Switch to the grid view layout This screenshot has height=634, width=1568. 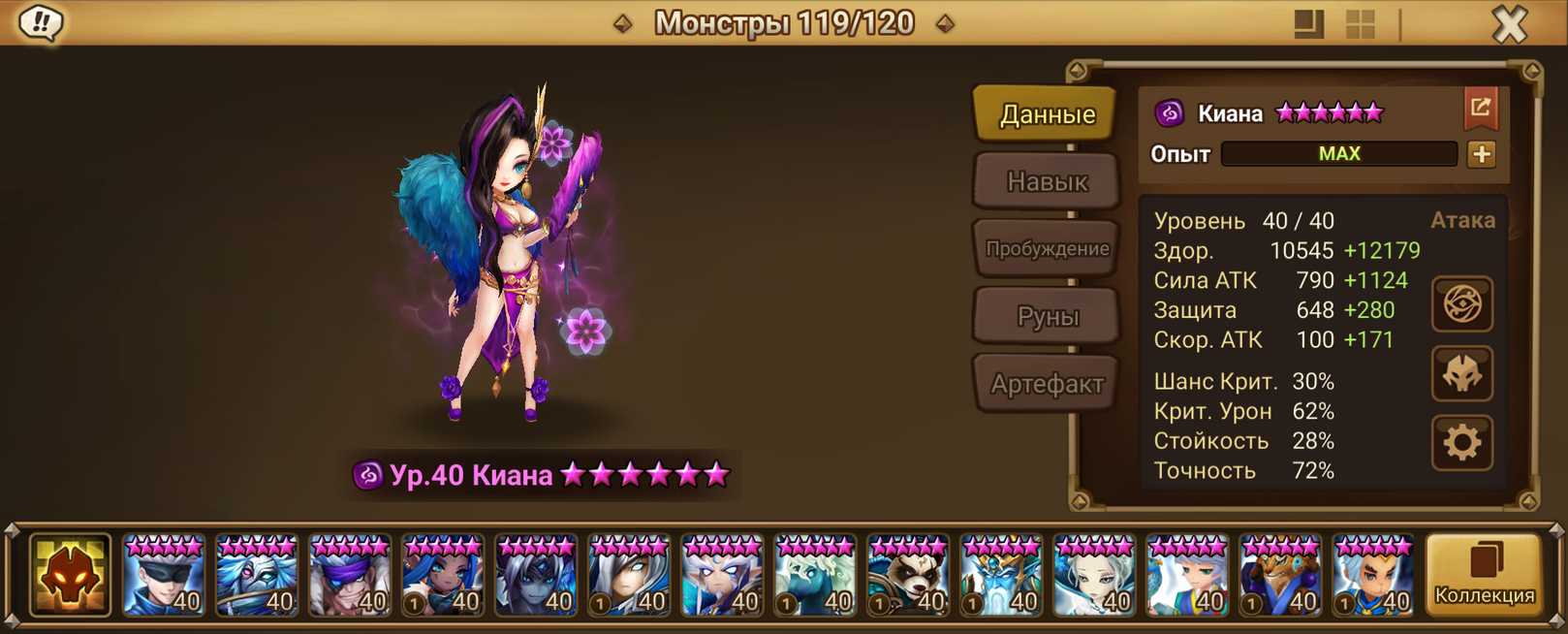tap(1361, 24)
